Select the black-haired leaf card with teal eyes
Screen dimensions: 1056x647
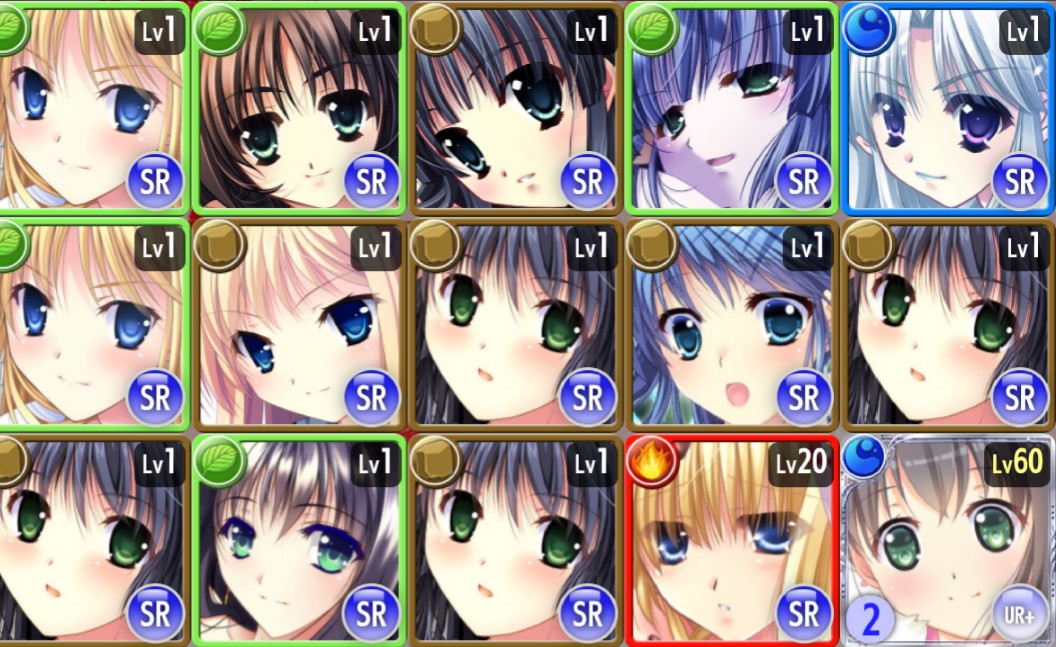coord(300,540)
